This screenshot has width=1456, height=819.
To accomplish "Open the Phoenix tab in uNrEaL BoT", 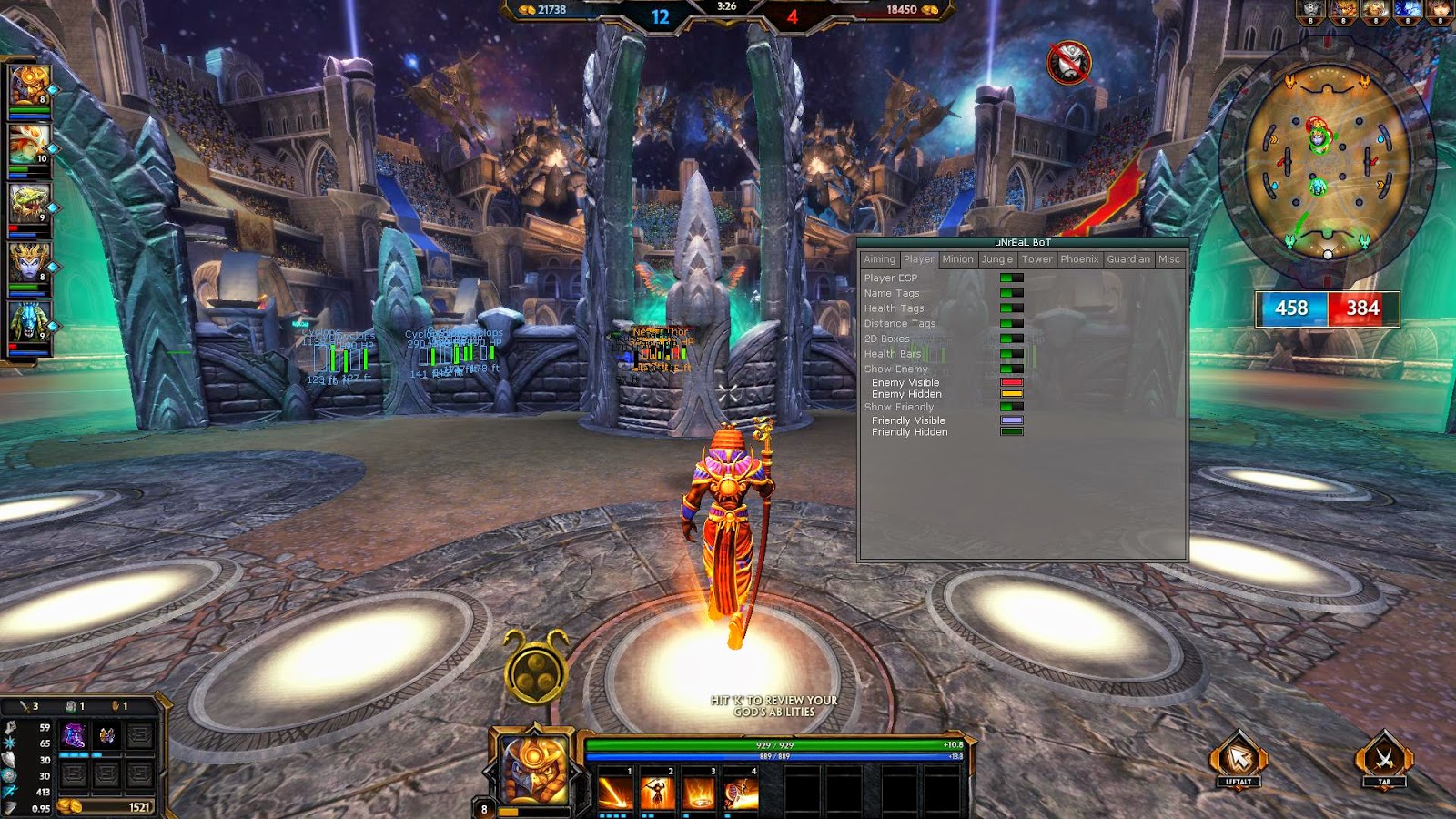I will point(1080,259).
